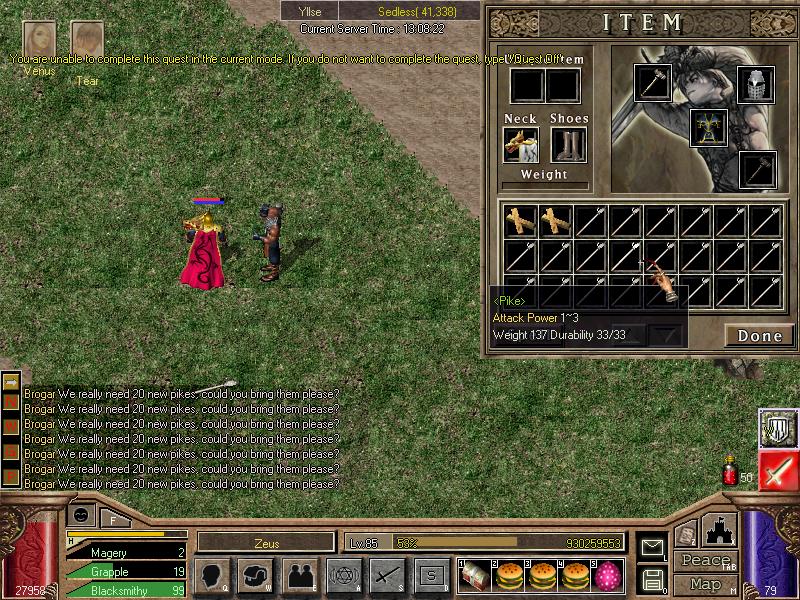Open the two-person party button
This screenshot has height=600, width=800.
point(300,575)
